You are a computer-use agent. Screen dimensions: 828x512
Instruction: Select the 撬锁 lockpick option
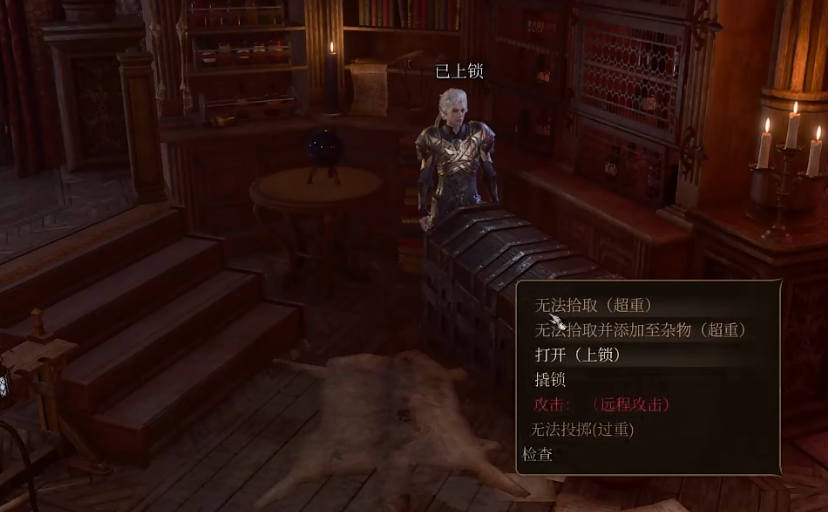(551, 380)
